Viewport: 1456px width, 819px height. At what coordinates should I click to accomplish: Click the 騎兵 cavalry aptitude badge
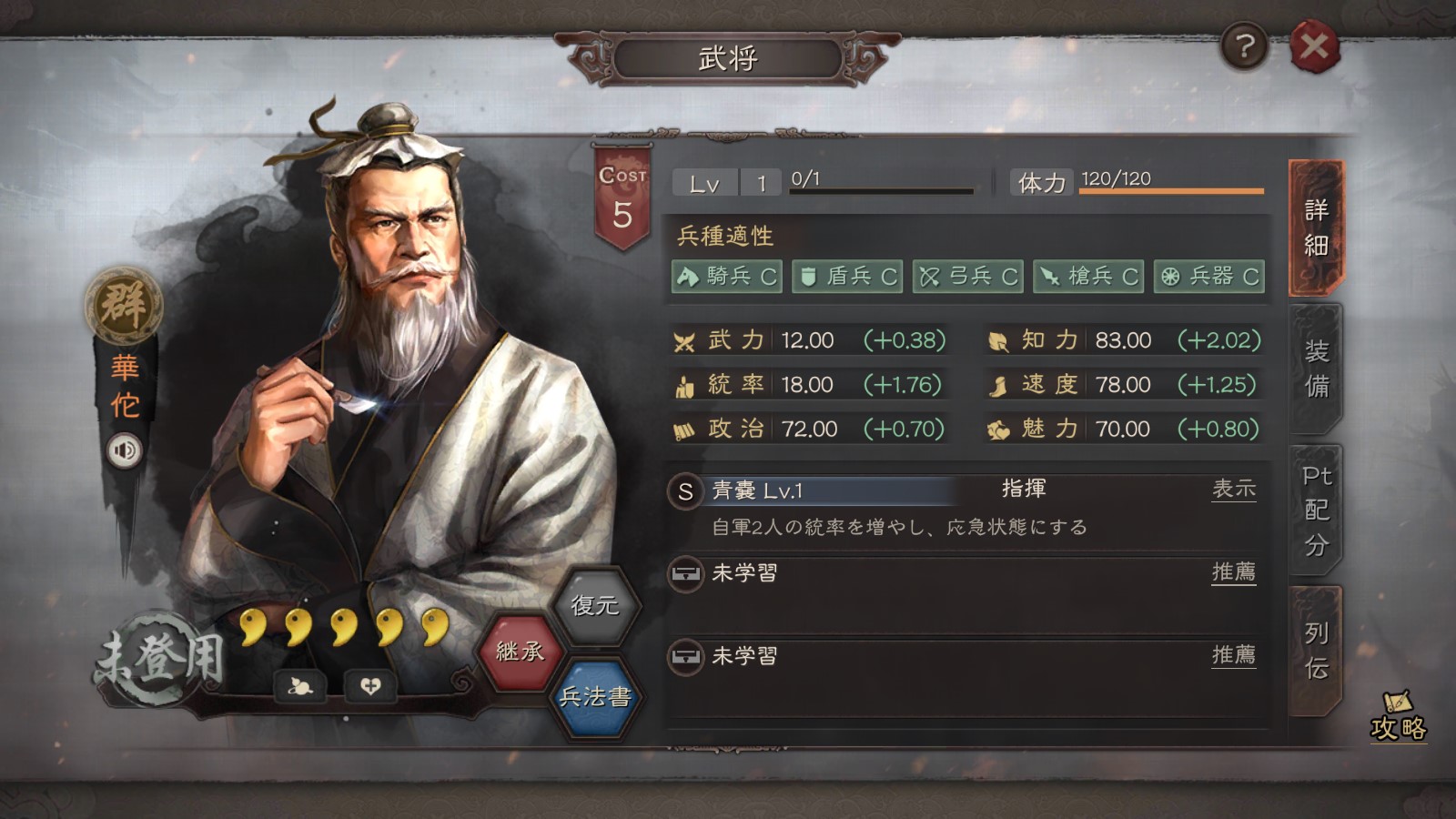coord(726,276)
